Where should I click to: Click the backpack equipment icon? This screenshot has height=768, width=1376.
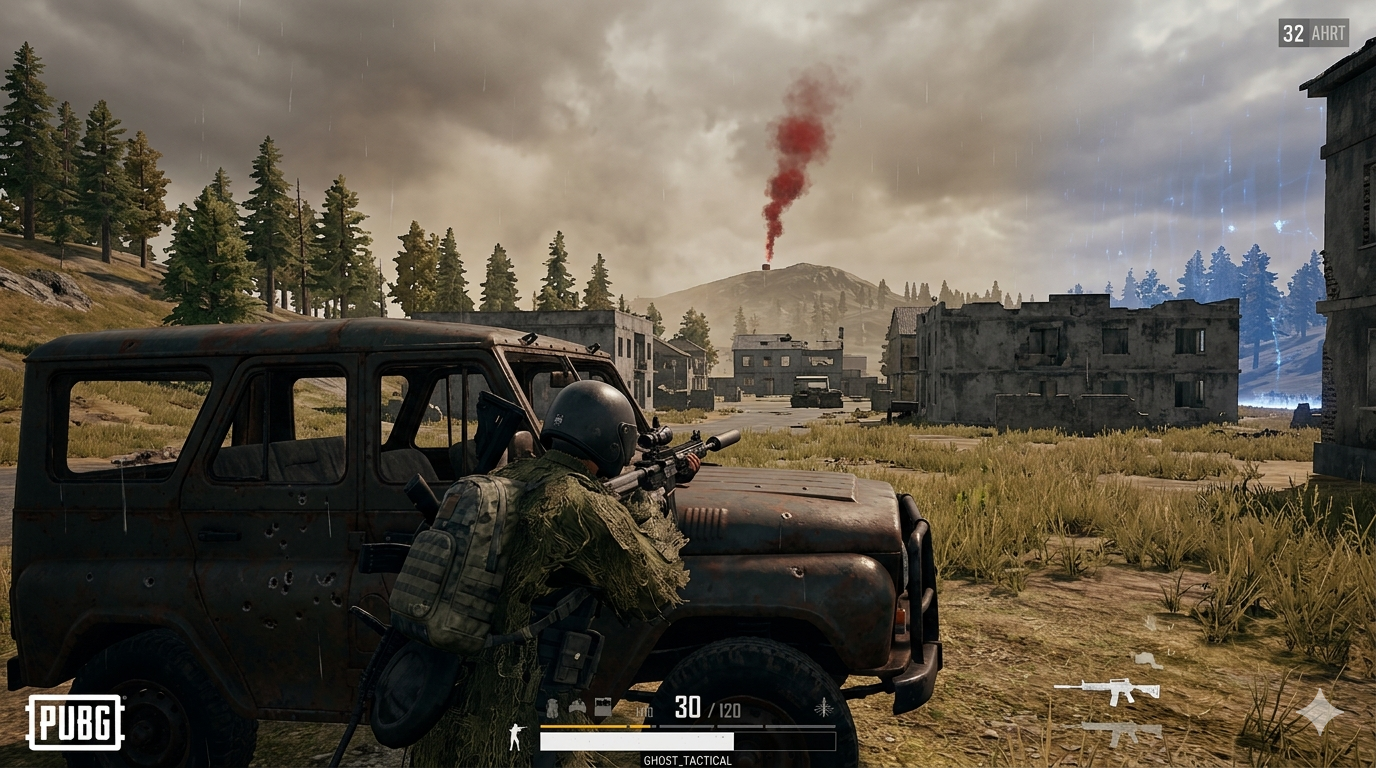553,708
